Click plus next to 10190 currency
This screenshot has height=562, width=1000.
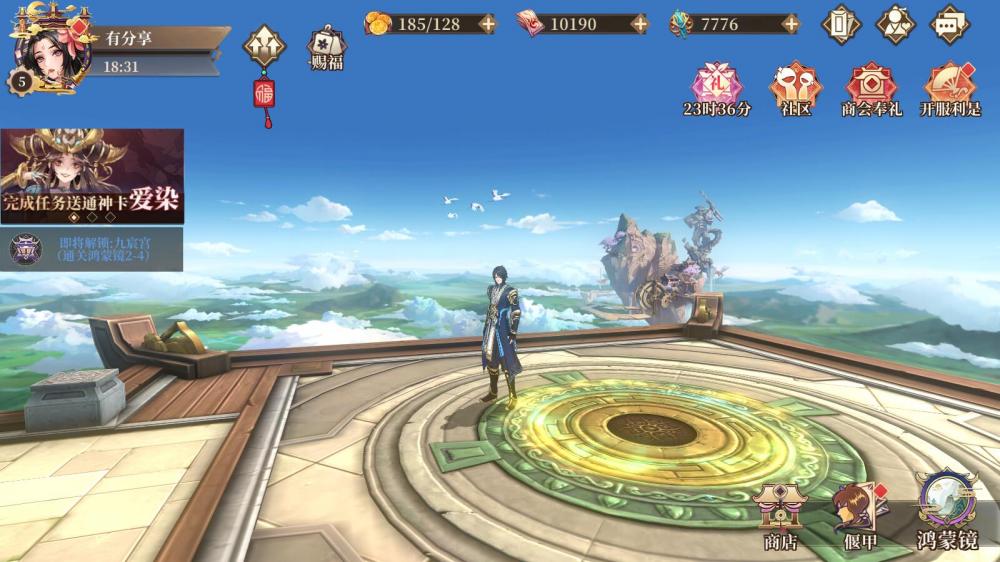639,24
